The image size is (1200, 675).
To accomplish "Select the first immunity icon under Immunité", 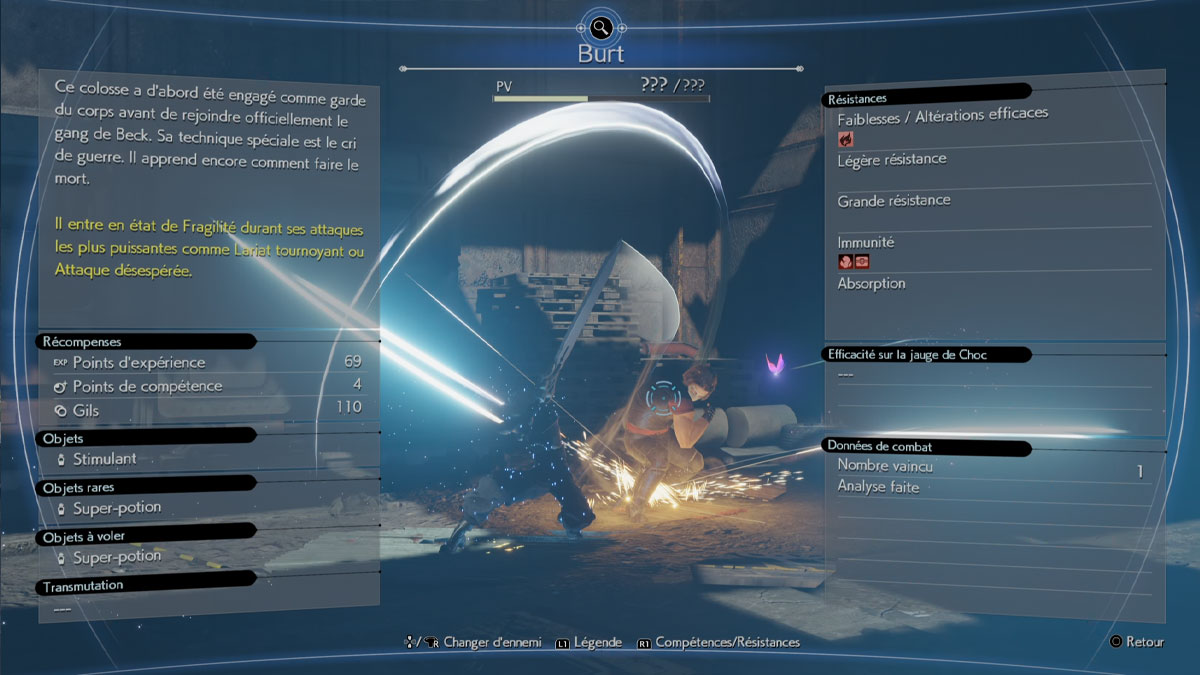I will point(846,262).
